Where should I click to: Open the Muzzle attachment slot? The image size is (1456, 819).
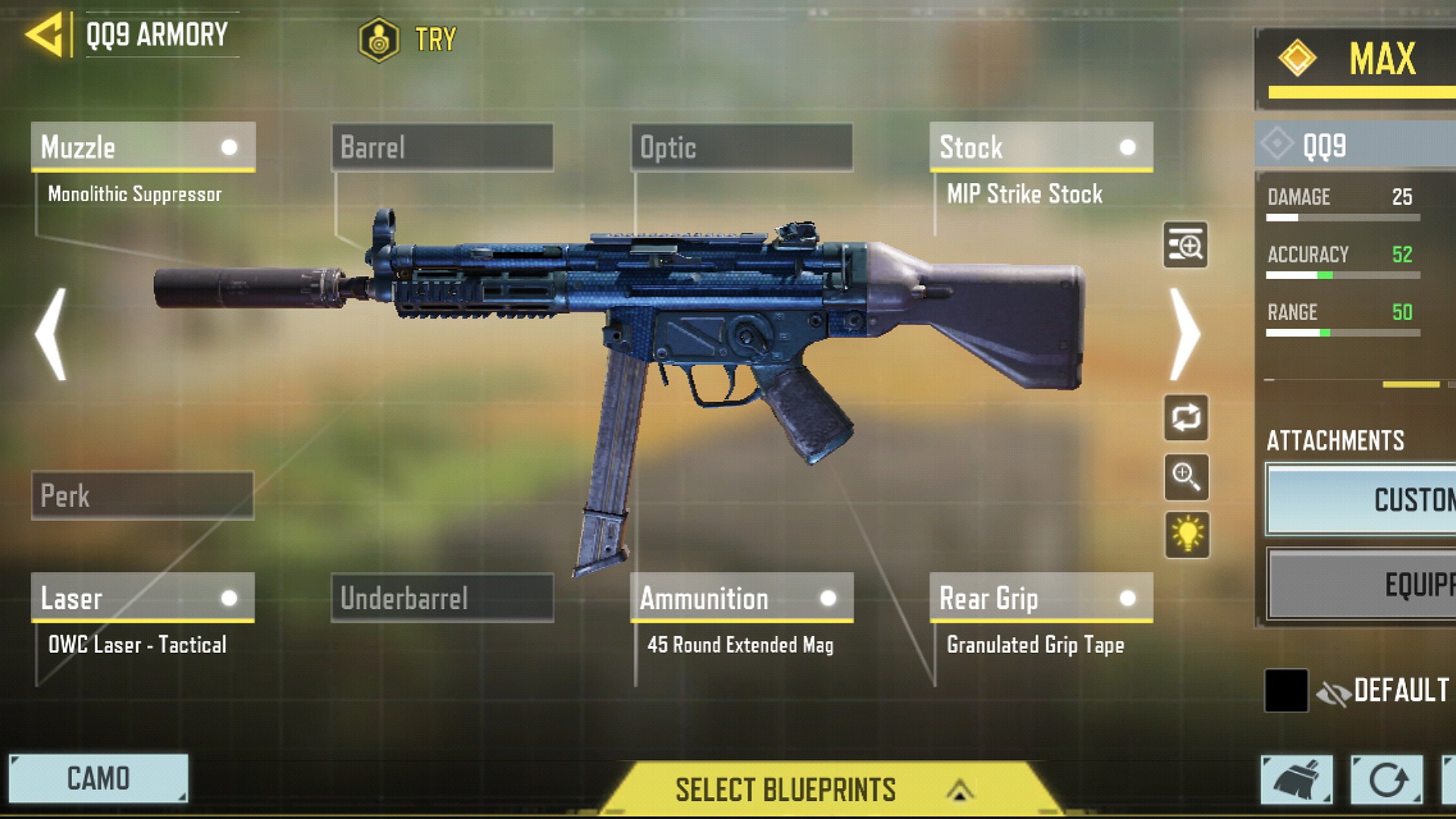[143, 147]
